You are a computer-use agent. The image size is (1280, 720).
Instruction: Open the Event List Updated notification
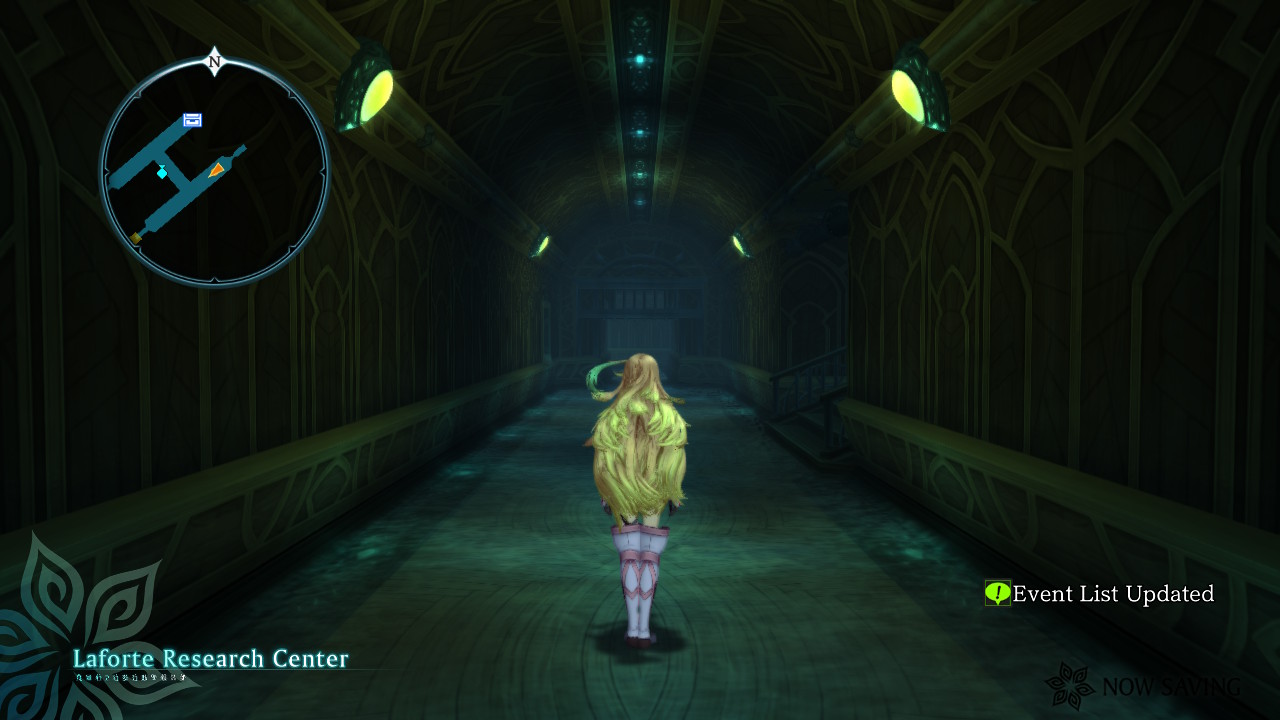(1112, 594)
